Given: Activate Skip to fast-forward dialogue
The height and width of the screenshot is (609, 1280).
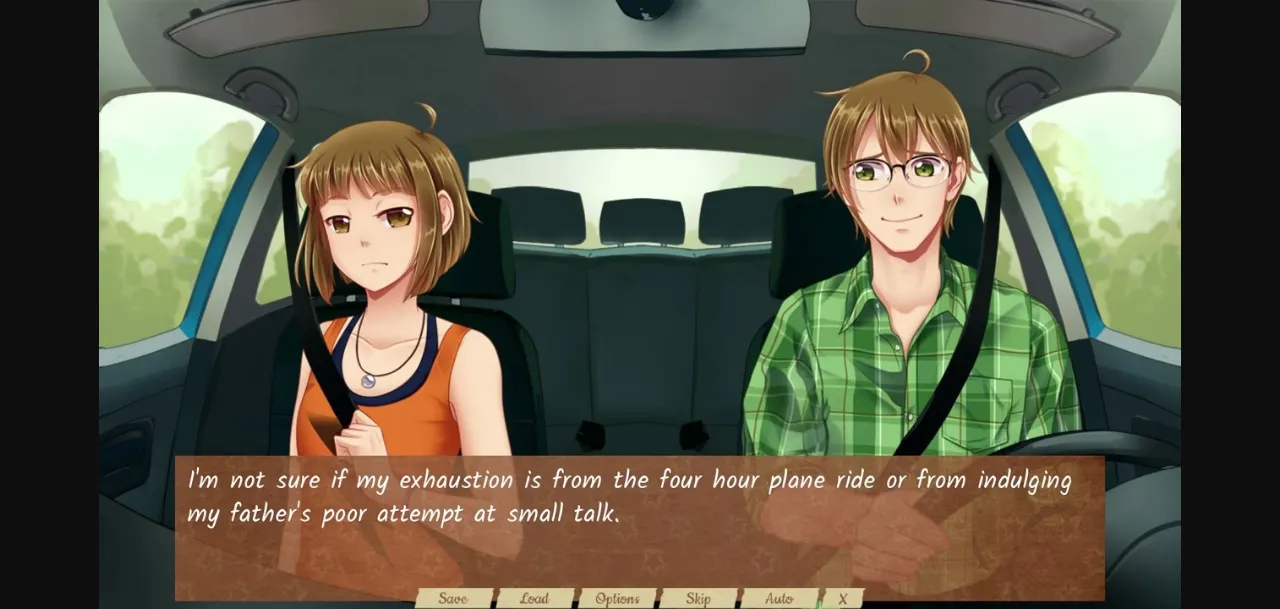Looking at the screenshot, I should pyautogui.click(x=698, y=599).
